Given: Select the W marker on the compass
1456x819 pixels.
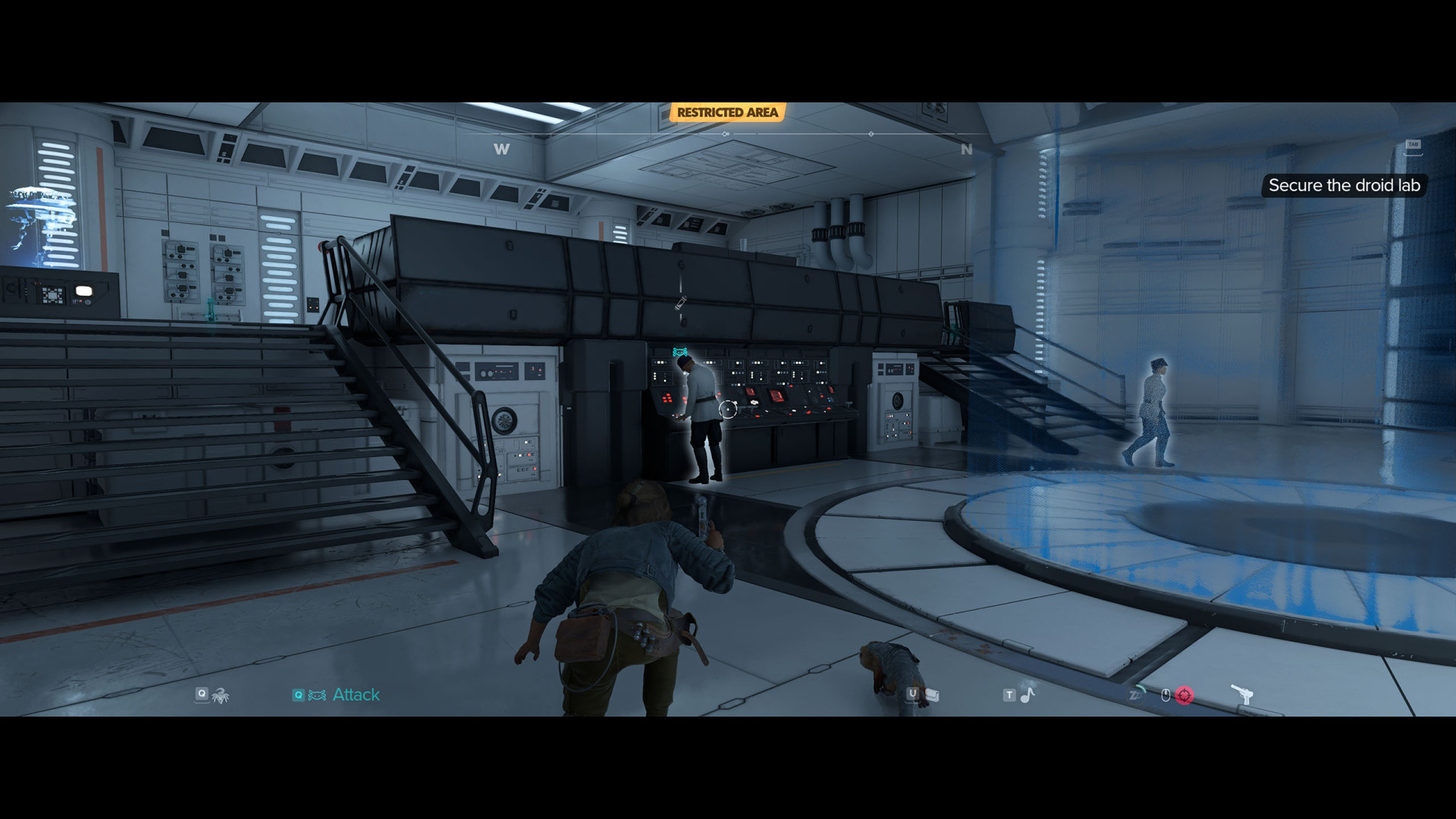Looking at the screenshot, I should 501,149.
